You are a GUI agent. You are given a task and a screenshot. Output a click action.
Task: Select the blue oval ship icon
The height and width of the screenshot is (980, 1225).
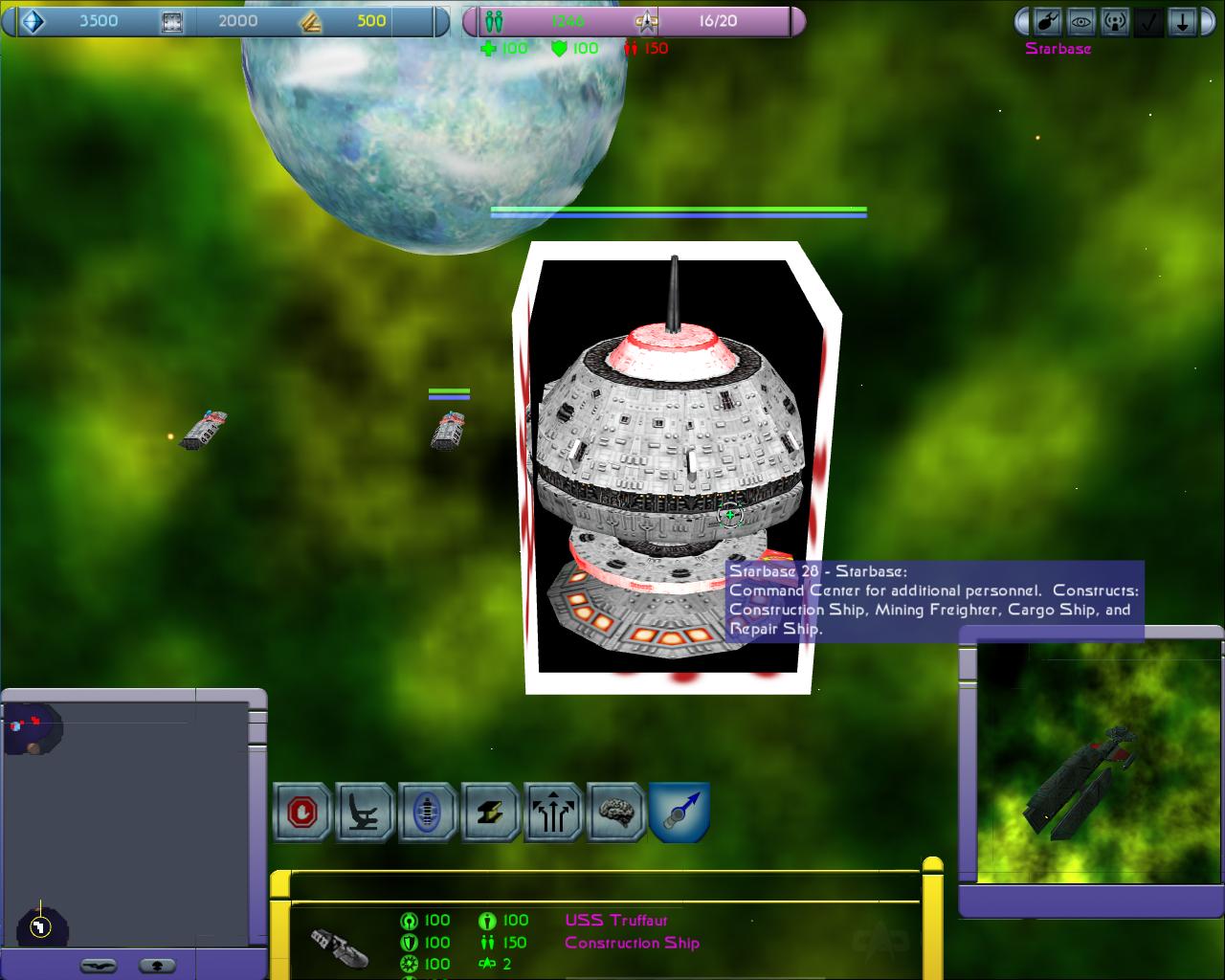pos(427,813)
